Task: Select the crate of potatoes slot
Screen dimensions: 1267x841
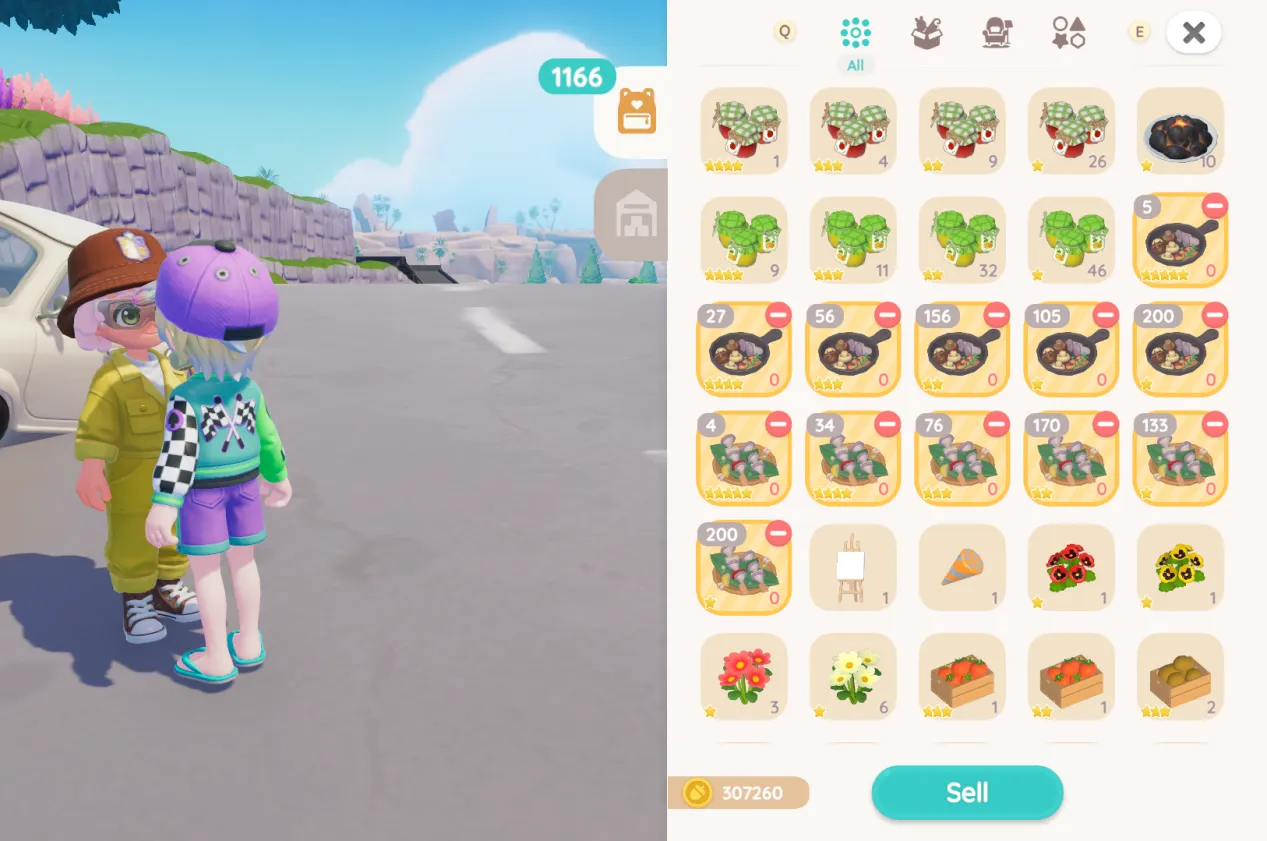Action: point(1180,676)
